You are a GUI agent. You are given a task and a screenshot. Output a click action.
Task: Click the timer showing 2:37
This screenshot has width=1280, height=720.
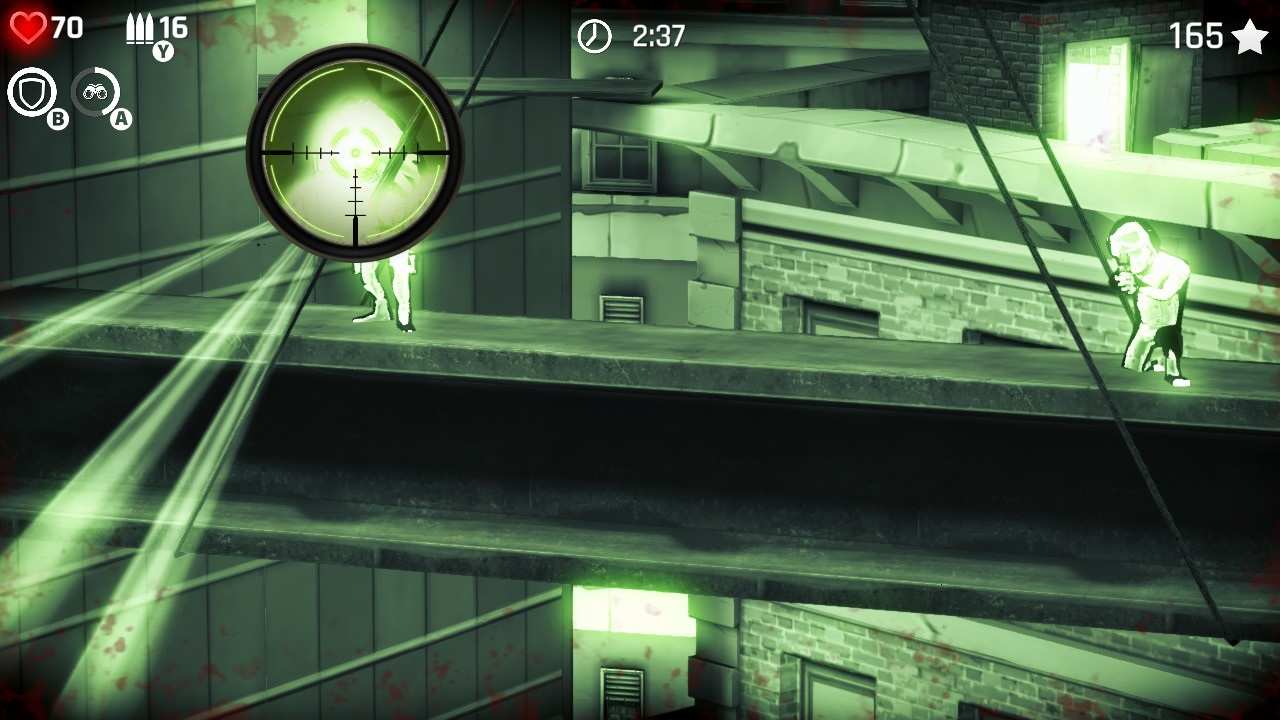[657, 36]
